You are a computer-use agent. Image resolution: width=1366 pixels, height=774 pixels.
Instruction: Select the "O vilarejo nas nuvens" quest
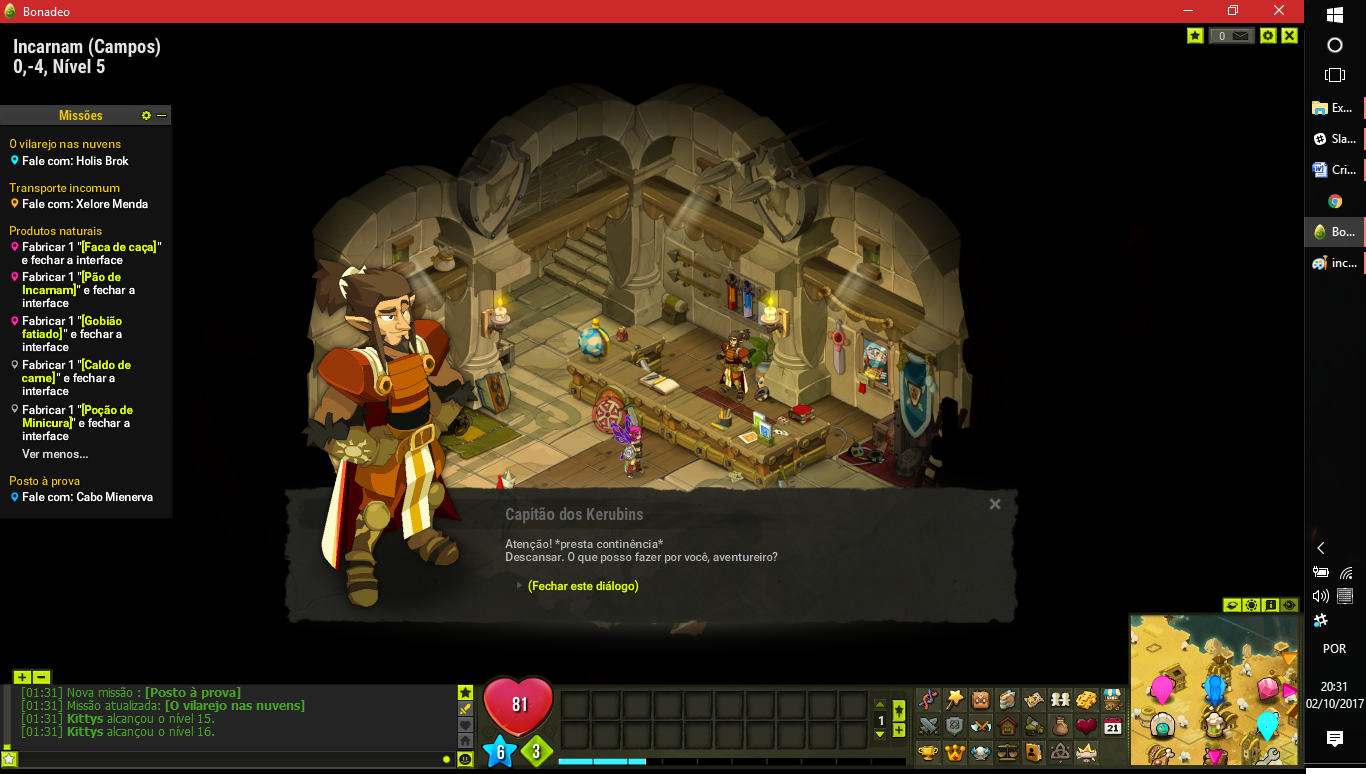tap(65, 144)
